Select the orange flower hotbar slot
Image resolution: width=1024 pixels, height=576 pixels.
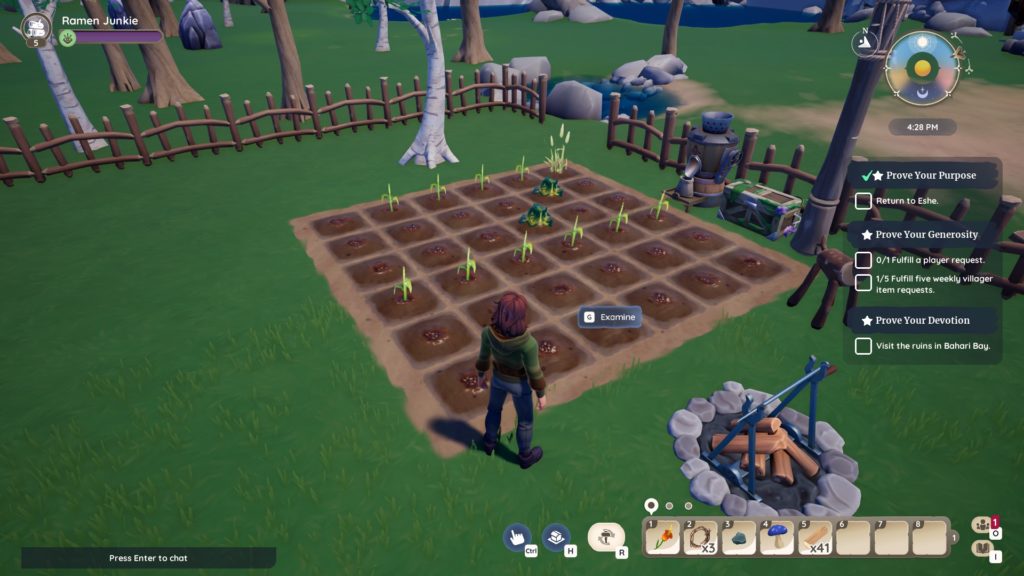tap(662, 538)
